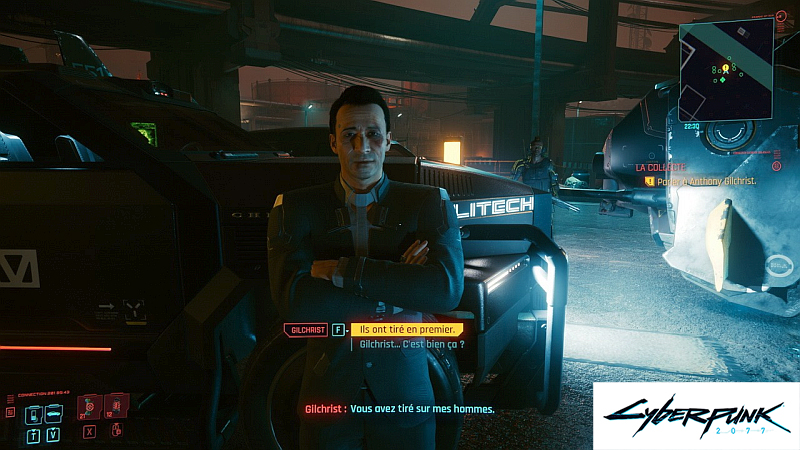Image resolution: width=800 pixels, height=450 pixels.
Task: Call your vehicle with the car icon
Action: (53, 414)
